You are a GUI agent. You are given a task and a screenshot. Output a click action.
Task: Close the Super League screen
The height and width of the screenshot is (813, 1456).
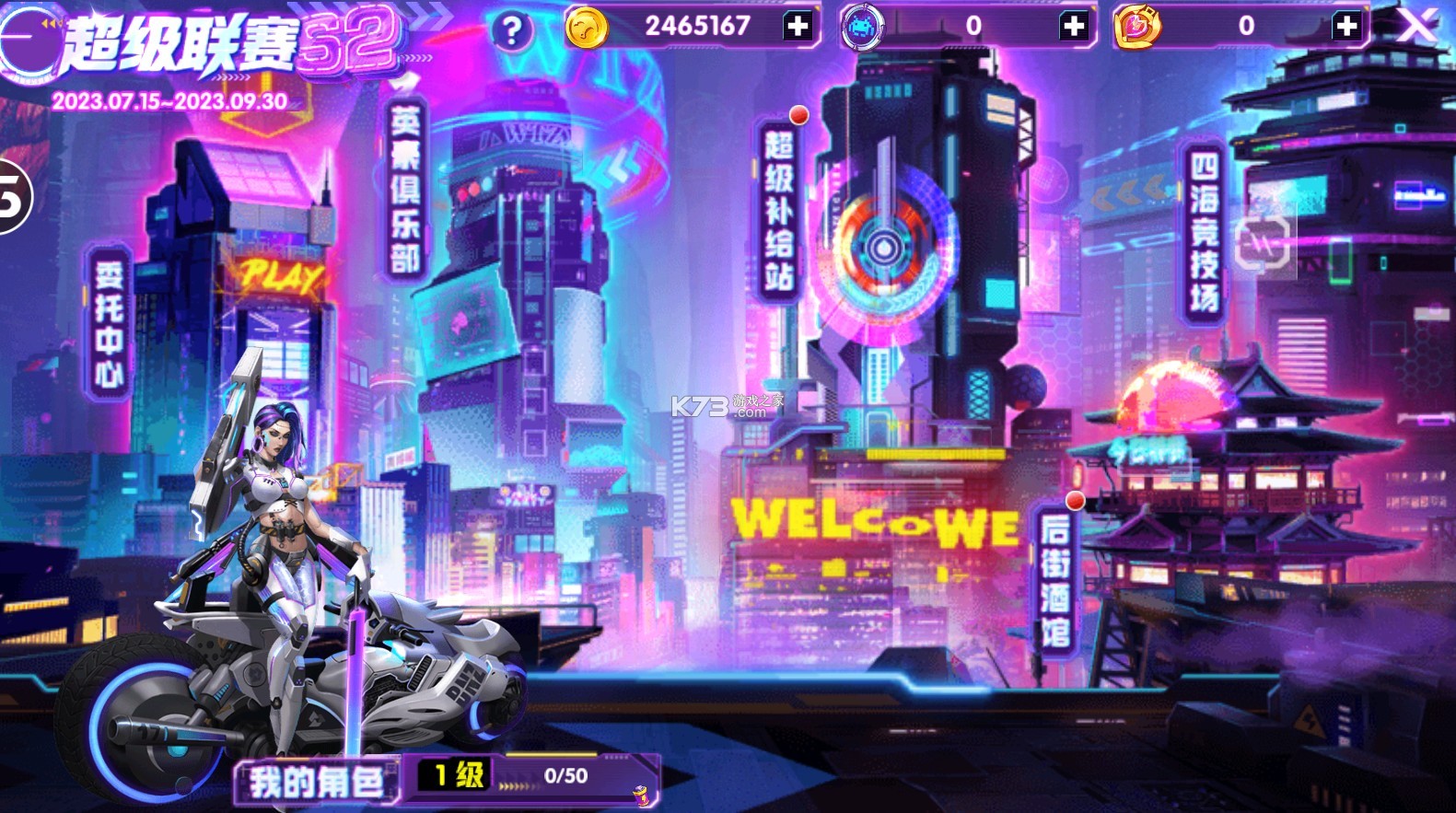coord(1417,26)
